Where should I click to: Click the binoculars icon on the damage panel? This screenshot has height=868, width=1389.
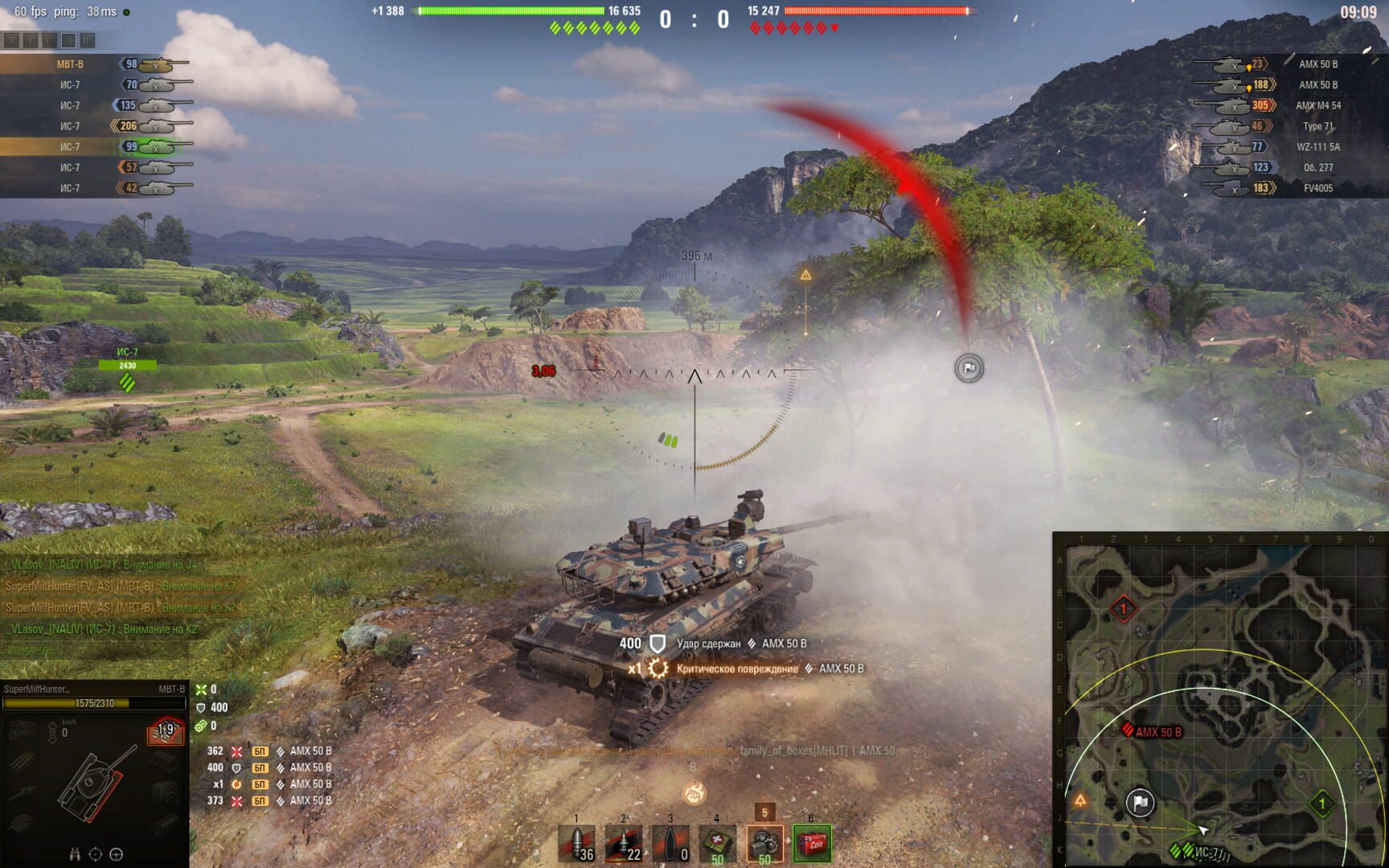point(76,854)
